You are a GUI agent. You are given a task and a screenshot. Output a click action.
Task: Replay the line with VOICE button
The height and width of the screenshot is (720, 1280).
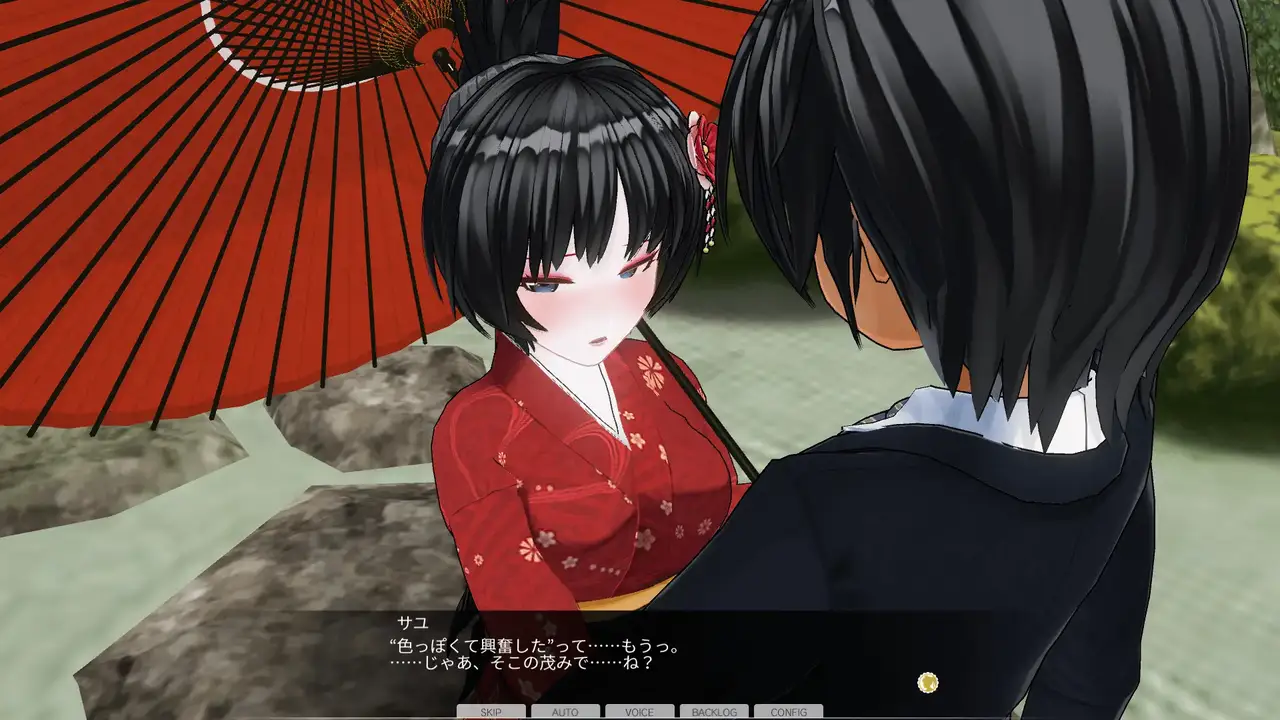[x=639, y=712]
